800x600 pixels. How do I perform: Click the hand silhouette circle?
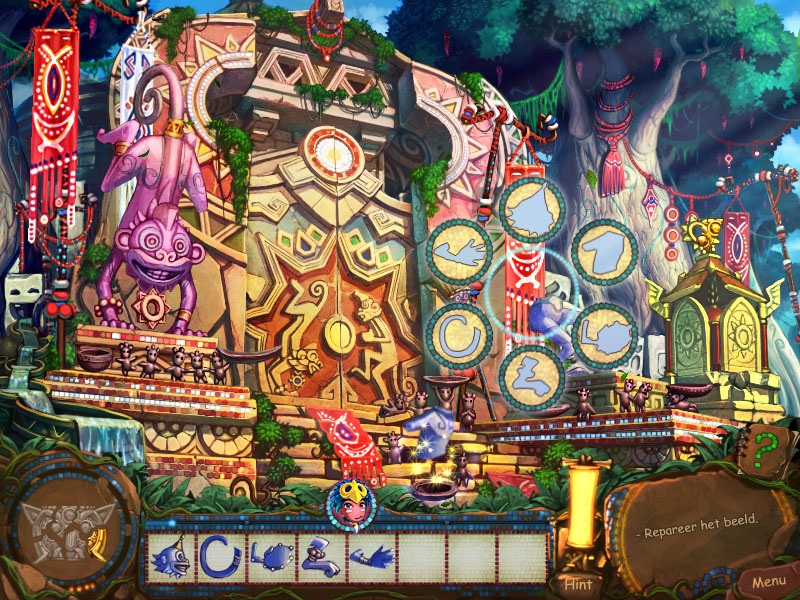pos(459,251)
